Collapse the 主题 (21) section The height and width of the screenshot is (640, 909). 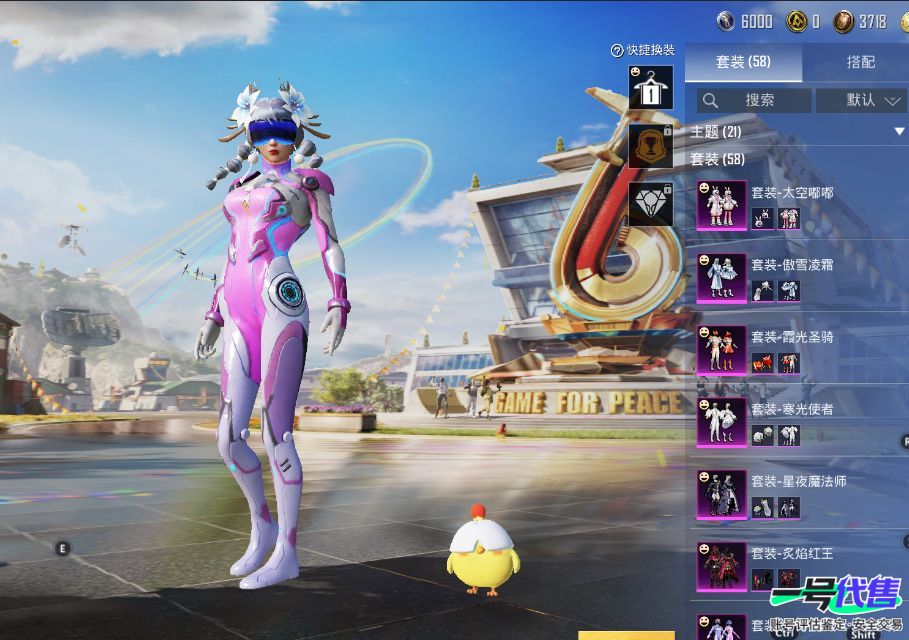899,132
